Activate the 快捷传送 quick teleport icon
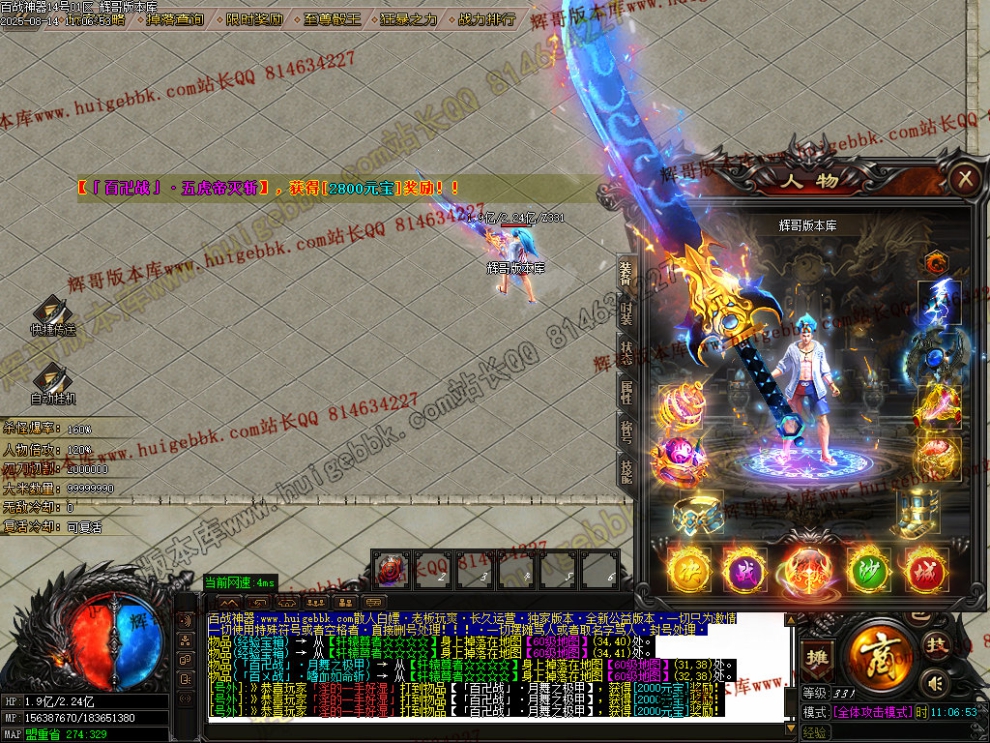The width and height of the screenshot is (990, 743). point(52,314)
